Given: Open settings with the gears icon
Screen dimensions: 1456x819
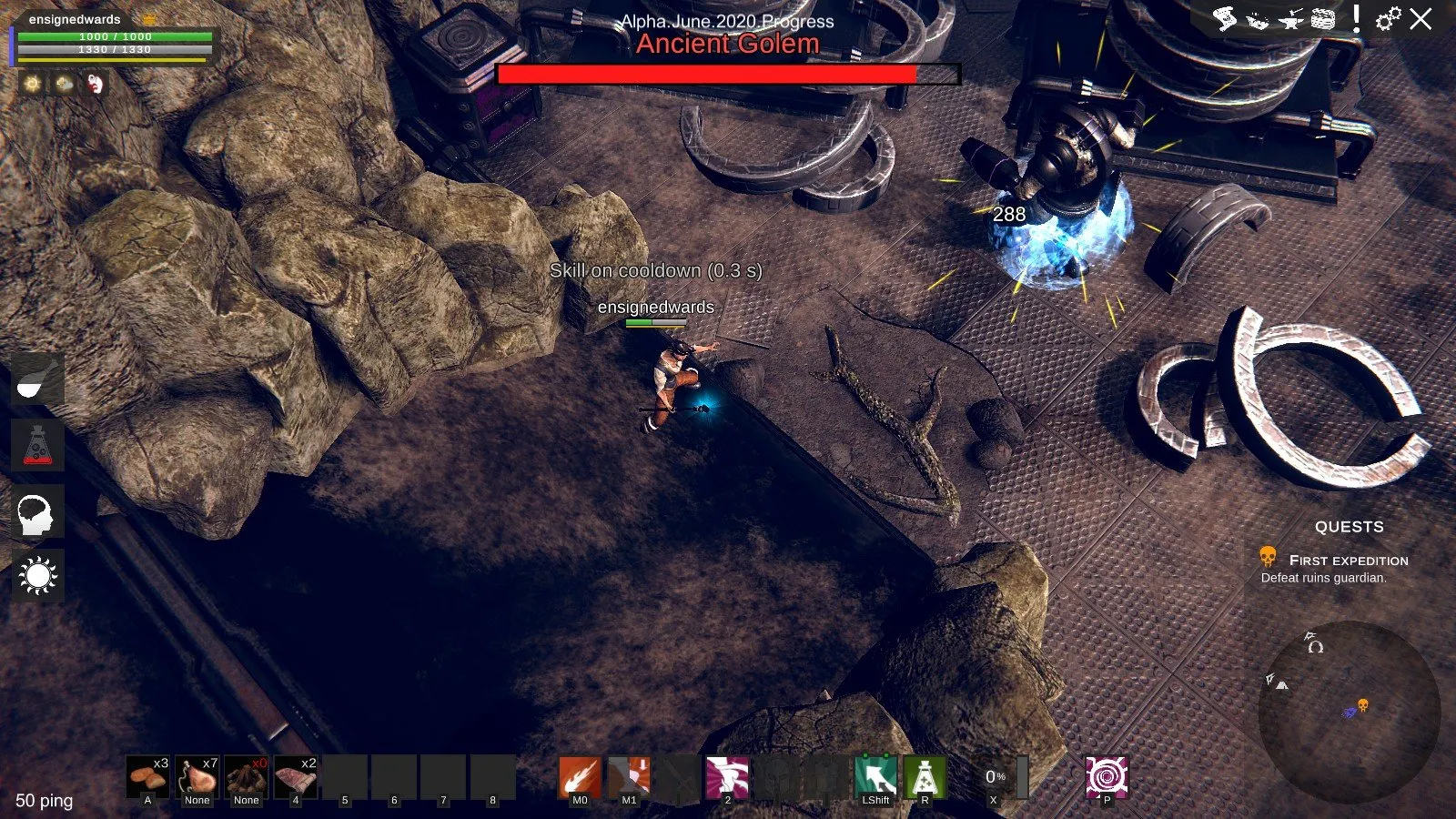Looking at the screenshot, I should click(1388, 19).
